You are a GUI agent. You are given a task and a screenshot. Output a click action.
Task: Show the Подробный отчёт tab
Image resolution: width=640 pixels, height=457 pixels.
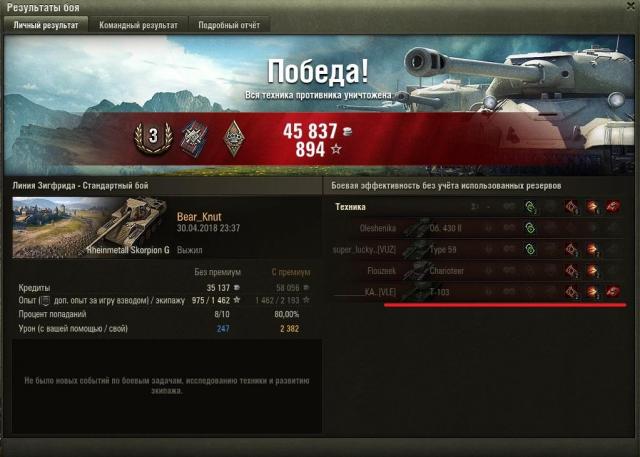click(228, 24)
